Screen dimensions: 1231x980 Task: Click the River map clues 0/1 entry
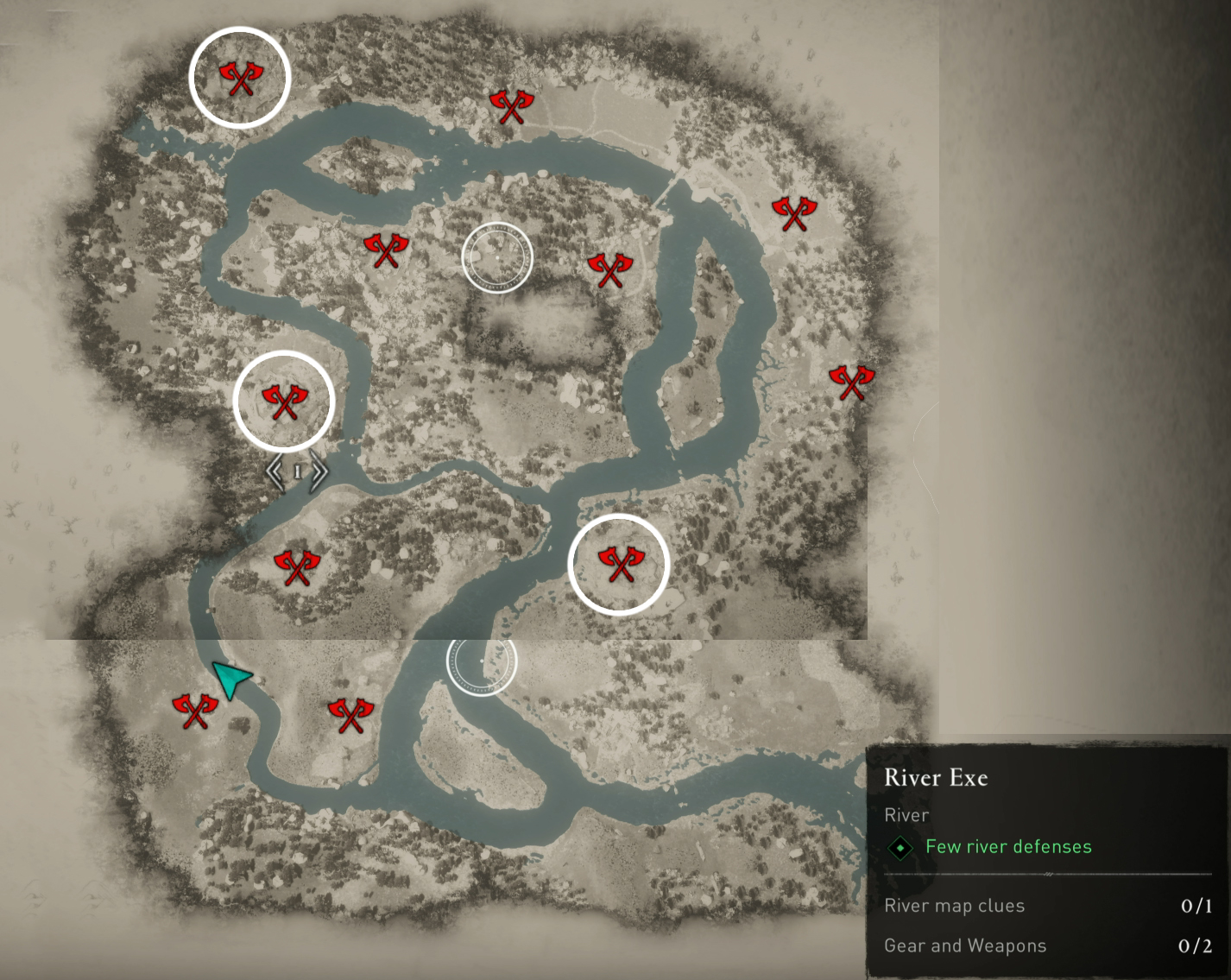[955, 906]
